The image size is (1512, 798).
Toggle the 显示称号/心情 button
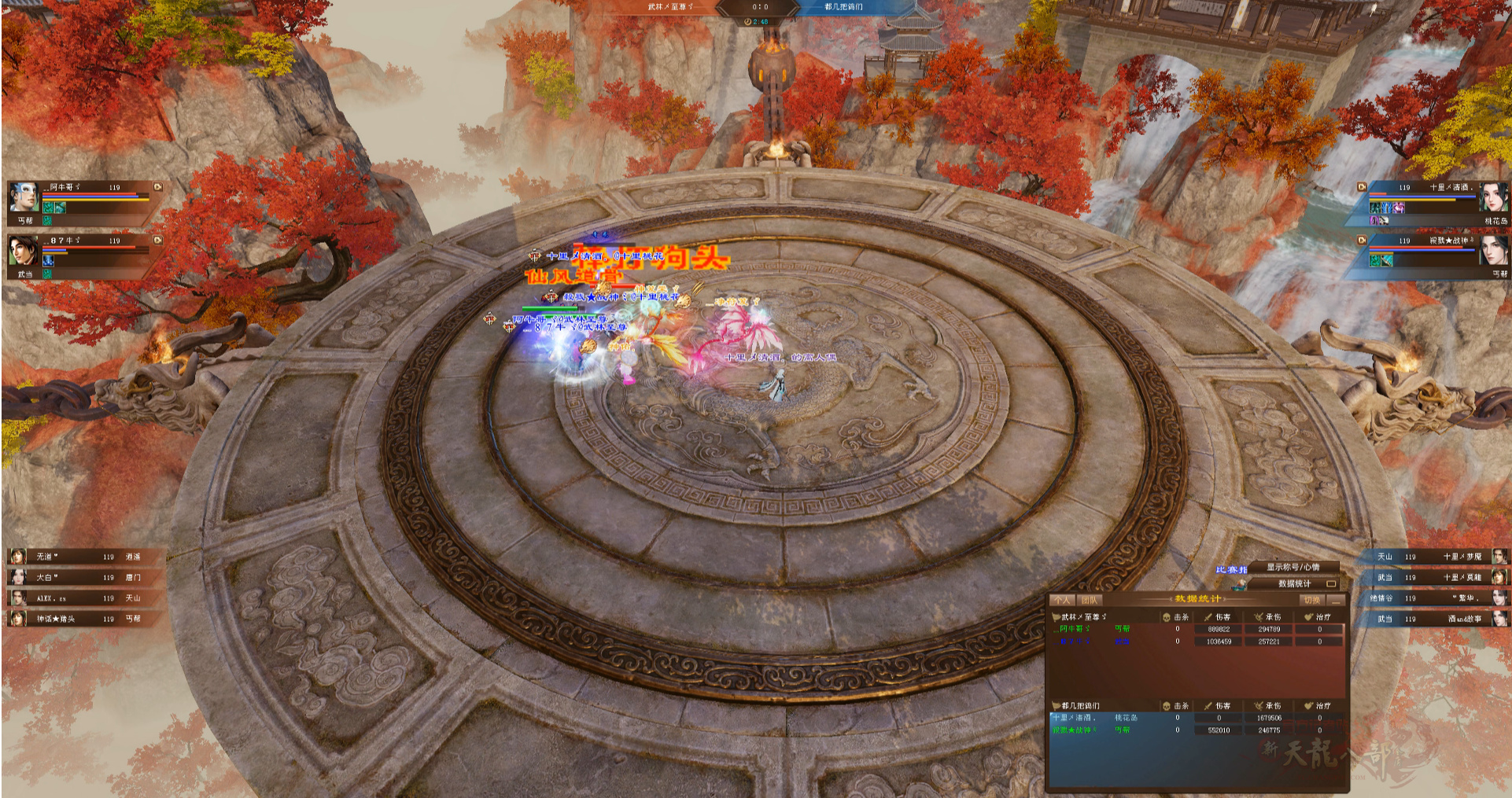(x=1293, y=567)
